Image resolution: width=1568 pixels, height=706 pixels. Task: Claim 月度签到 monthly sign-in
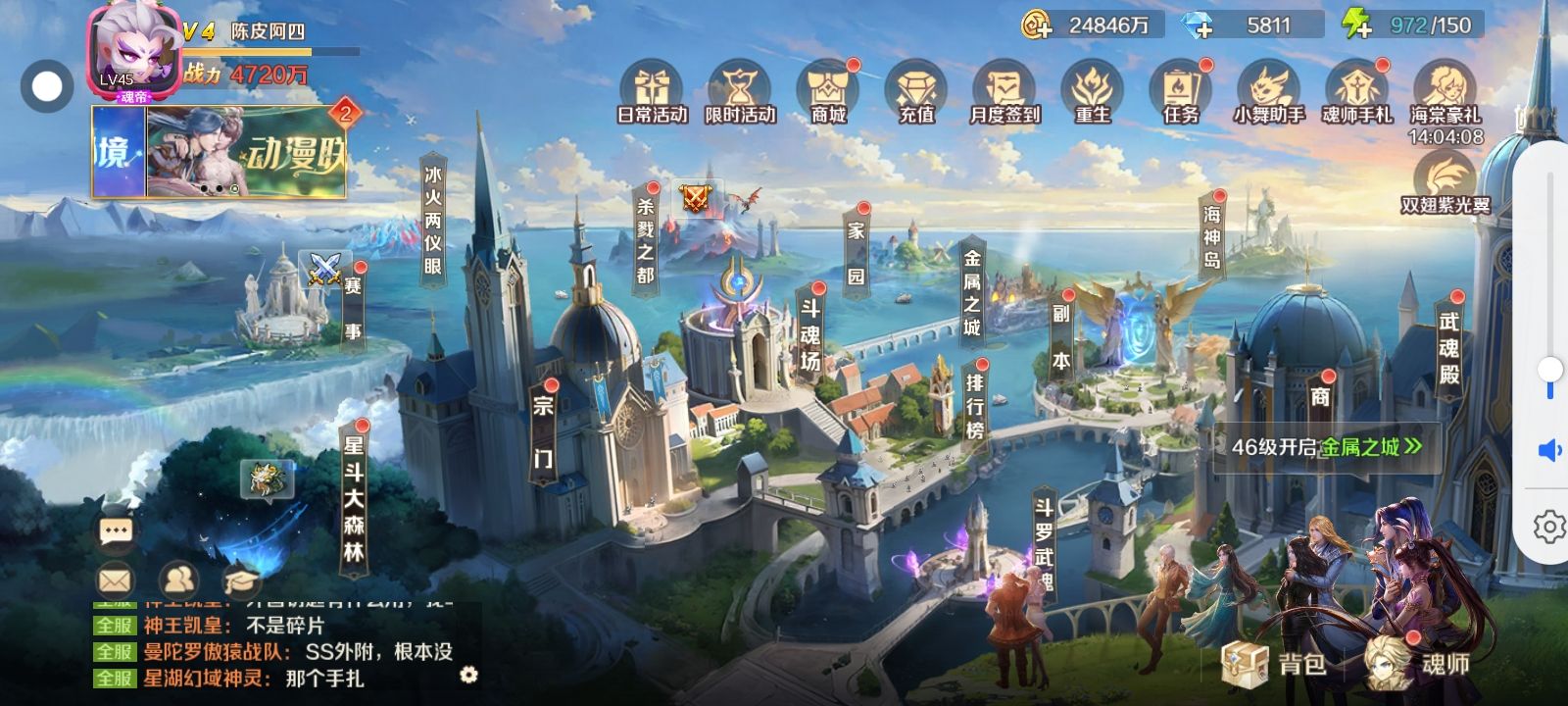click(1004, 93)
